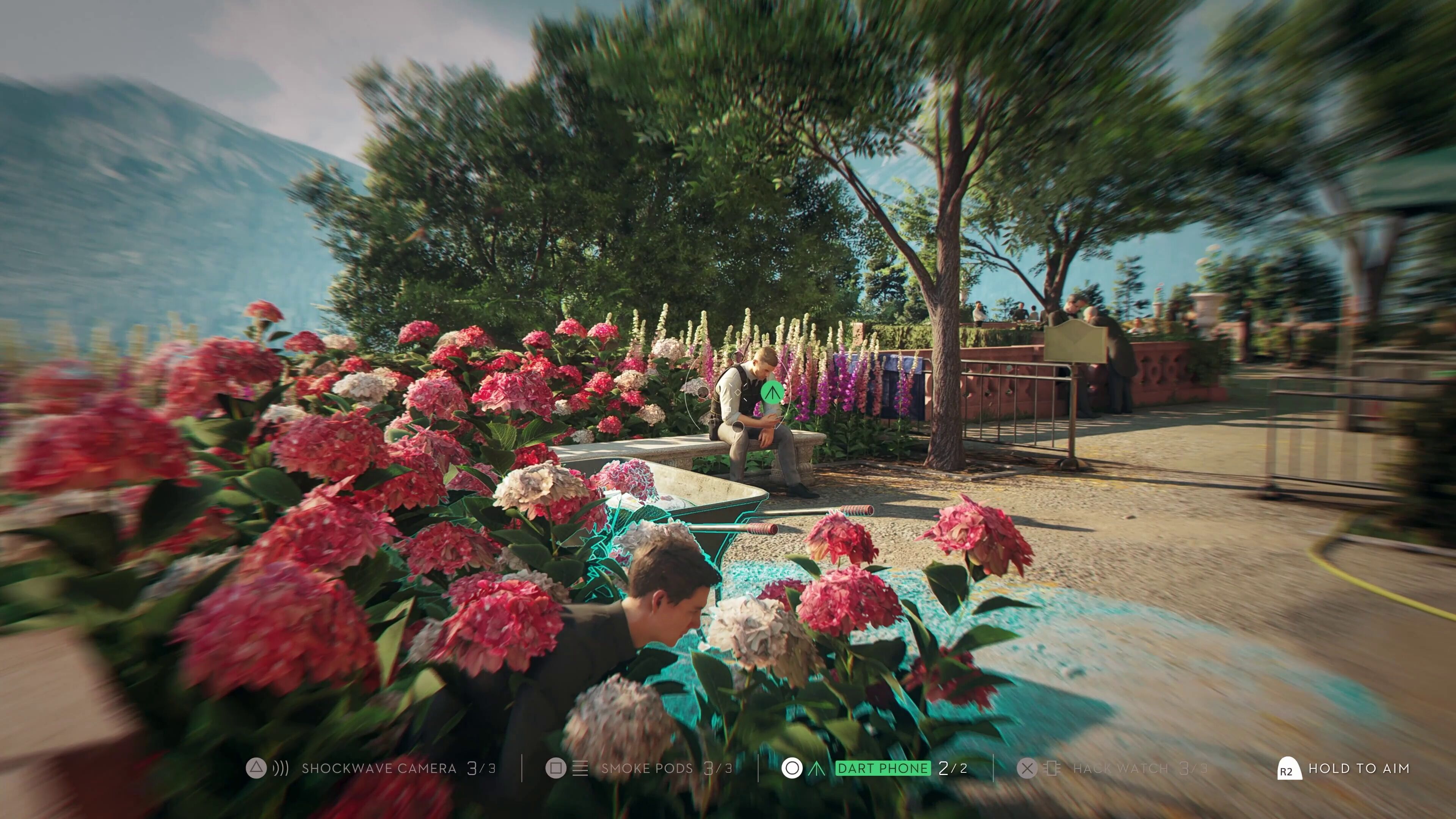Click the green dart target marker on guard
This screenshot has width=1456, height=819.
tap(772, 392)
